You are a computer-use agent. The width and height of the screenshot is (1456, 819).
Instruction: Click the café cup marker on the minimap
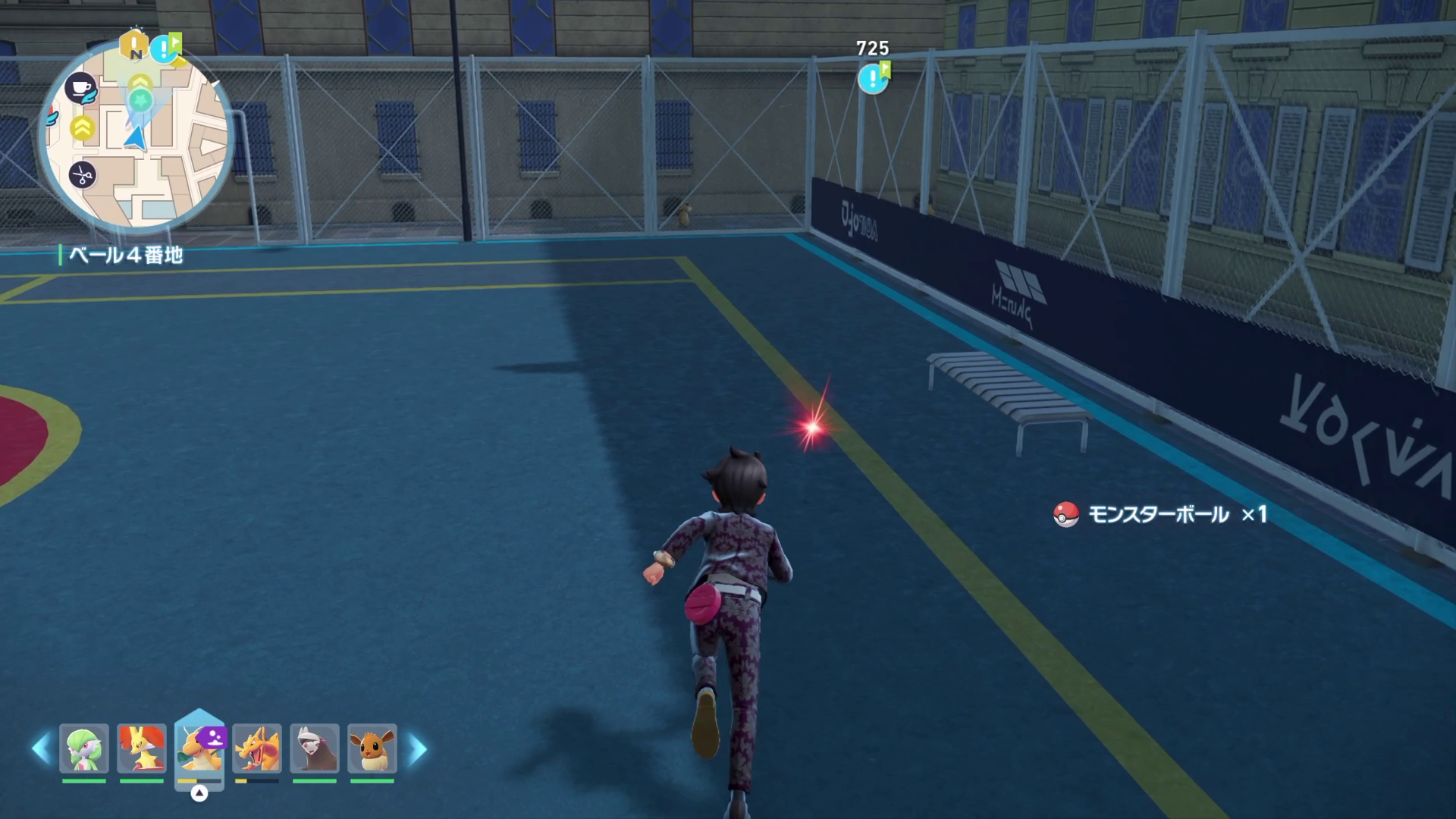80,87
